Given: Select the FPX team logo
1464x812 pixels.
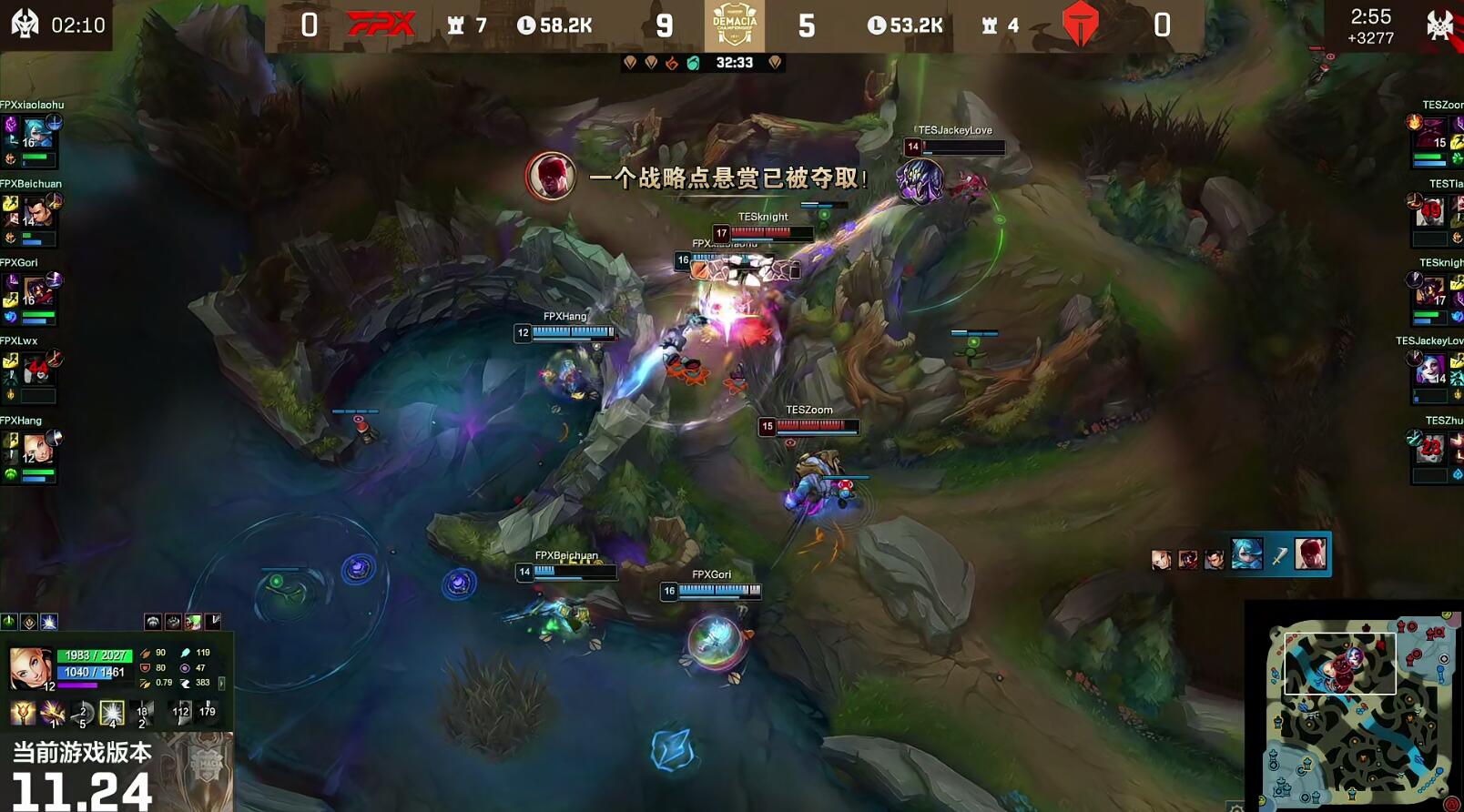Looking at the screenshot, I should pos(382,22).
